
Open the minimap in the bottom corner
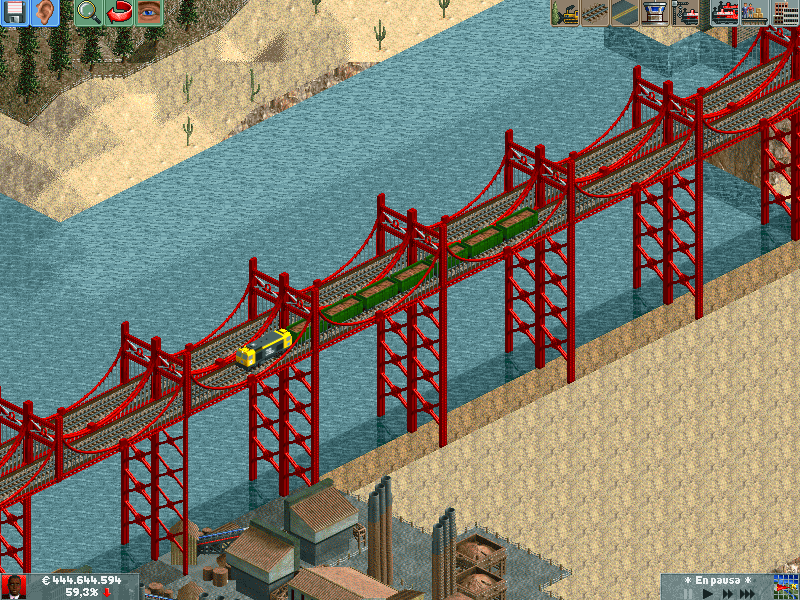tap(786, 587)
